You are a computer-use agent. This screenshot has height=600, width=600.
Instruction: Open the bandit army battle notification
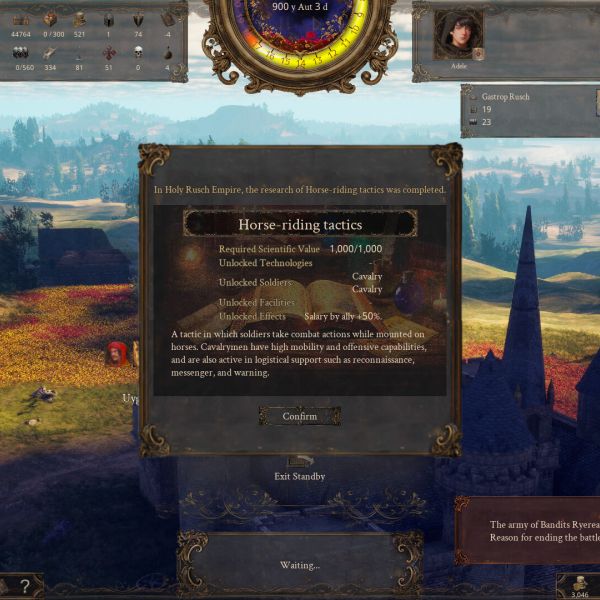click(x=530, y=530)
